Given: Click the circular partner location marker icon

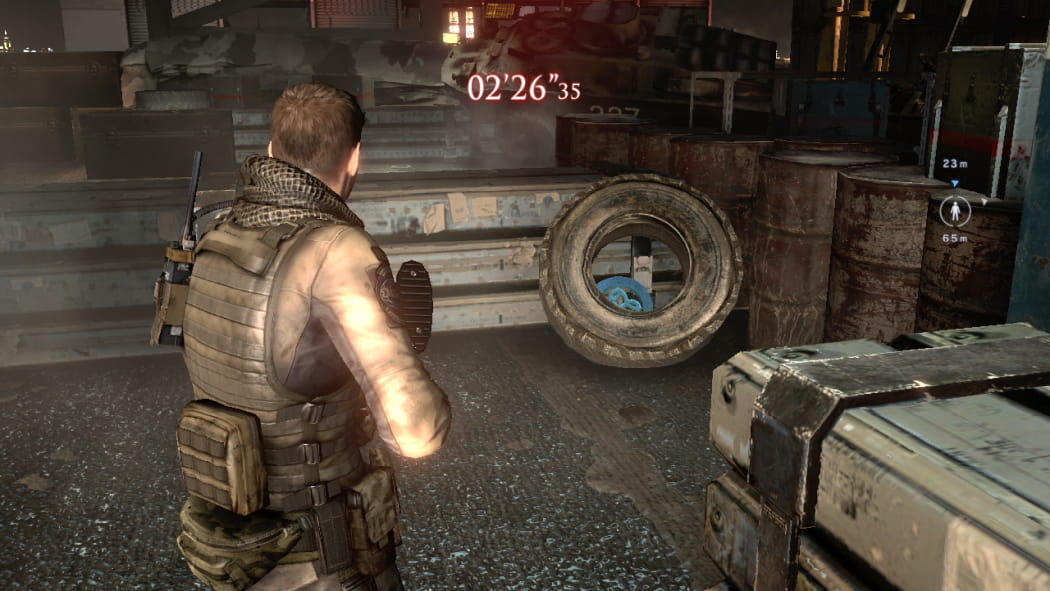Looking at the screenshot, I should pos(955,210).
